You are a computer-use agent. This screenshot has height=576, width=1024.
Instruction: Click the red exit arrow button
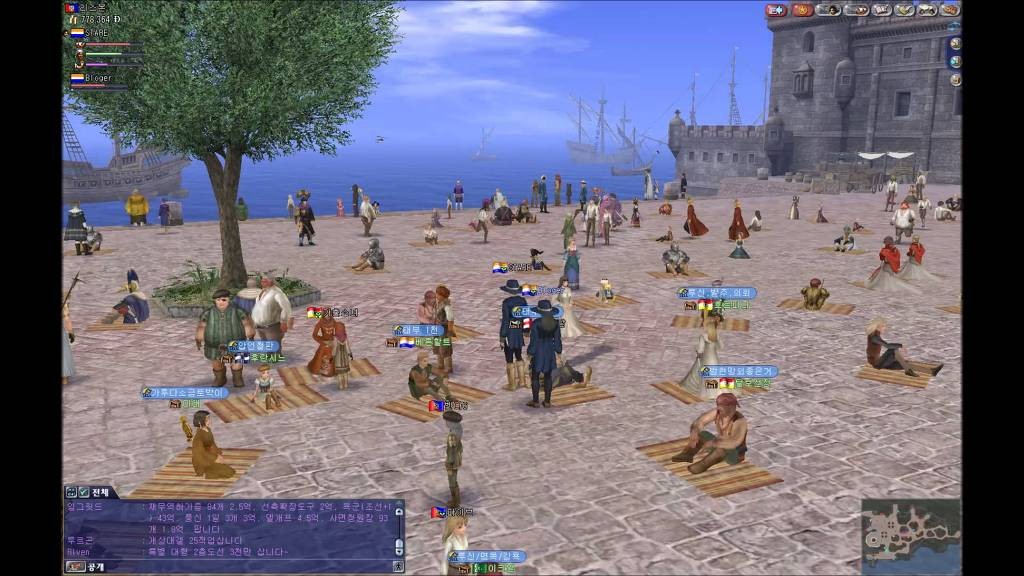777,10
